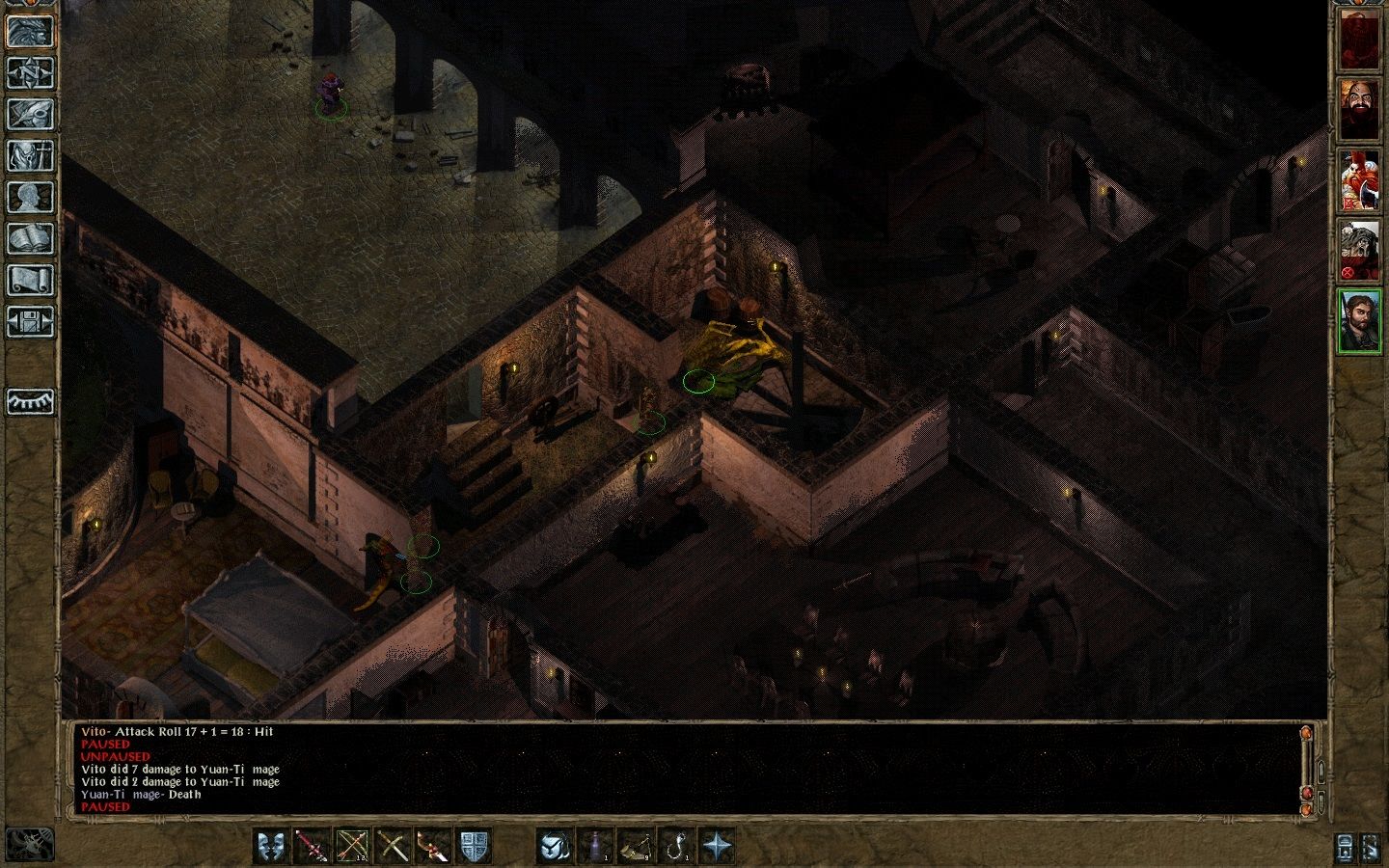Screen dimensions: 1389x868
Task: Open the priest scroll button
Action: click(x=30, y=280)
